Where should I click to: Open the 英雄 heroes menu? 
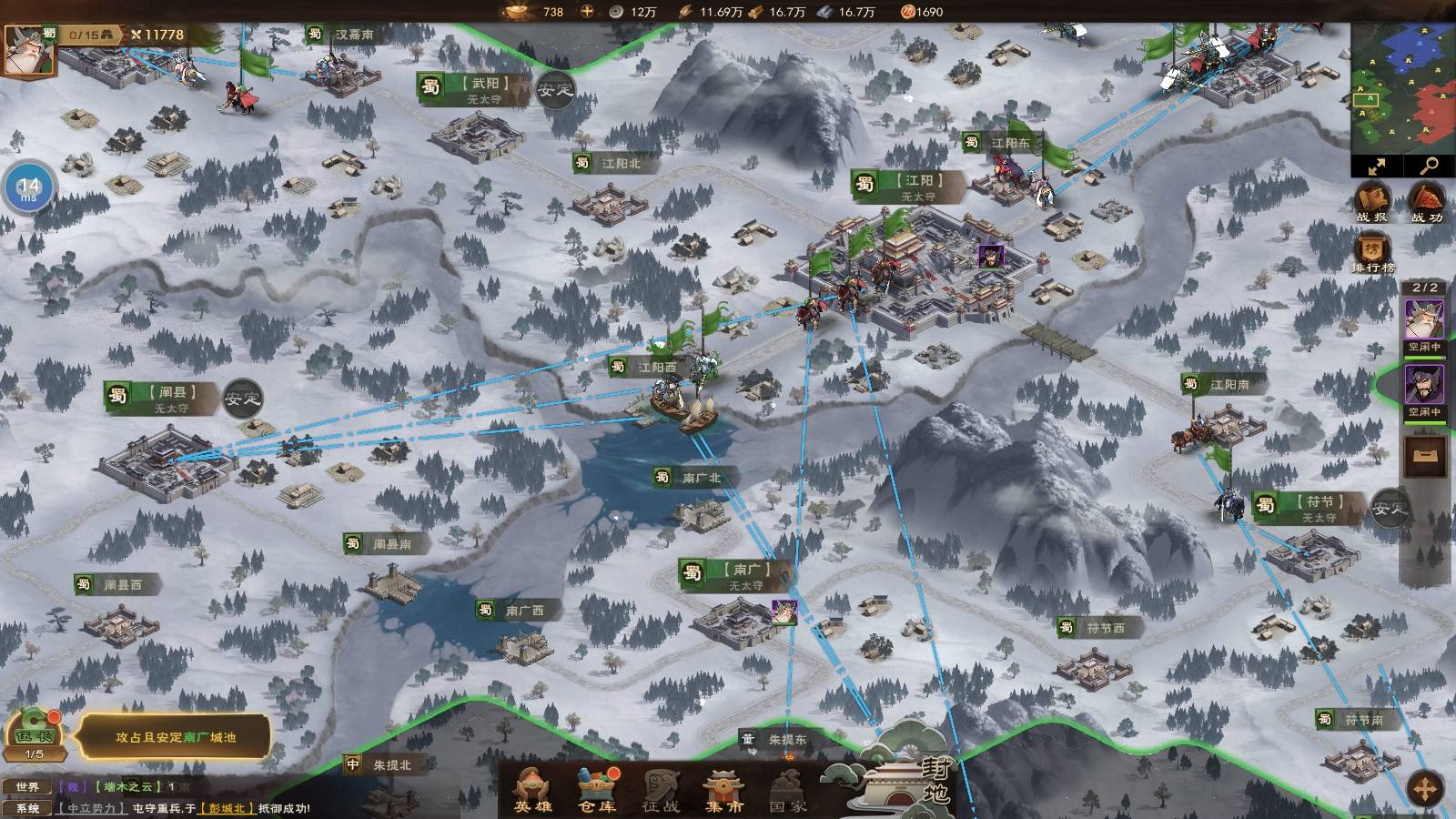click(533, 788)
